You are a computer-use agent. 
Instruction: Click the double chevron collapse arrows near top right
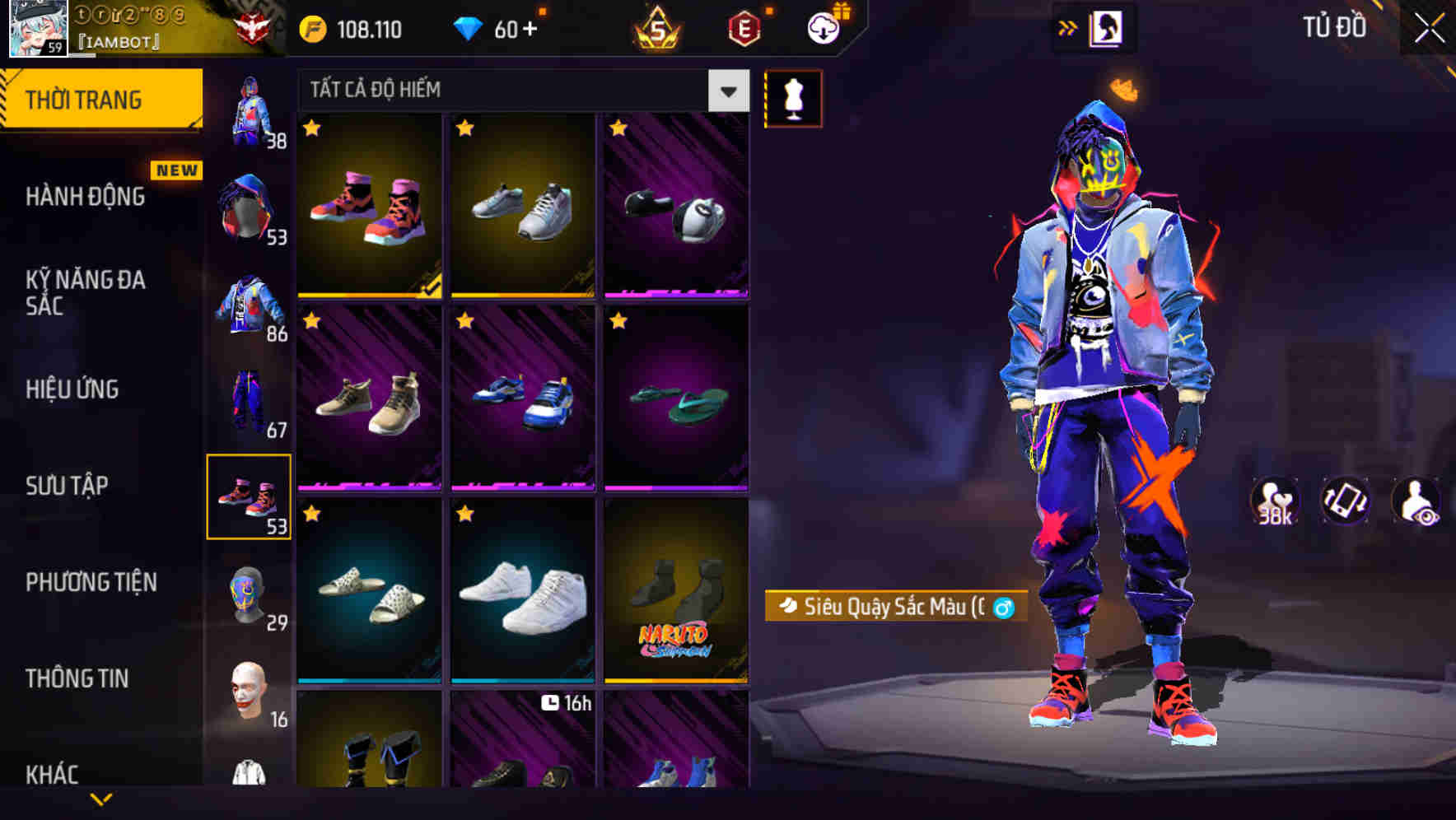[x=1066, y=27]
